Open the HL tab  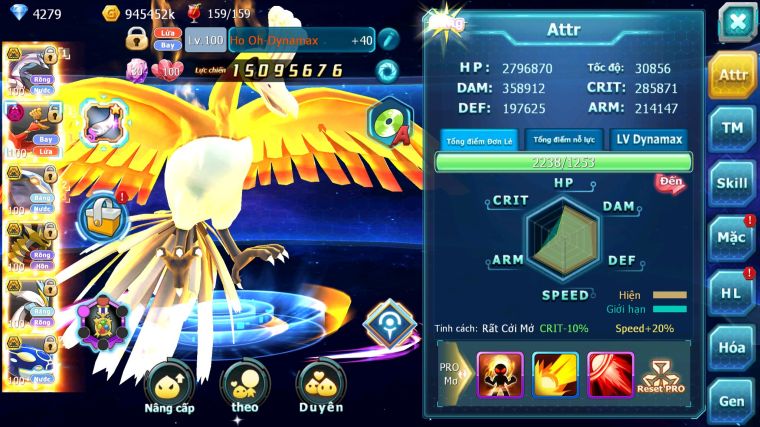[732, 292]
